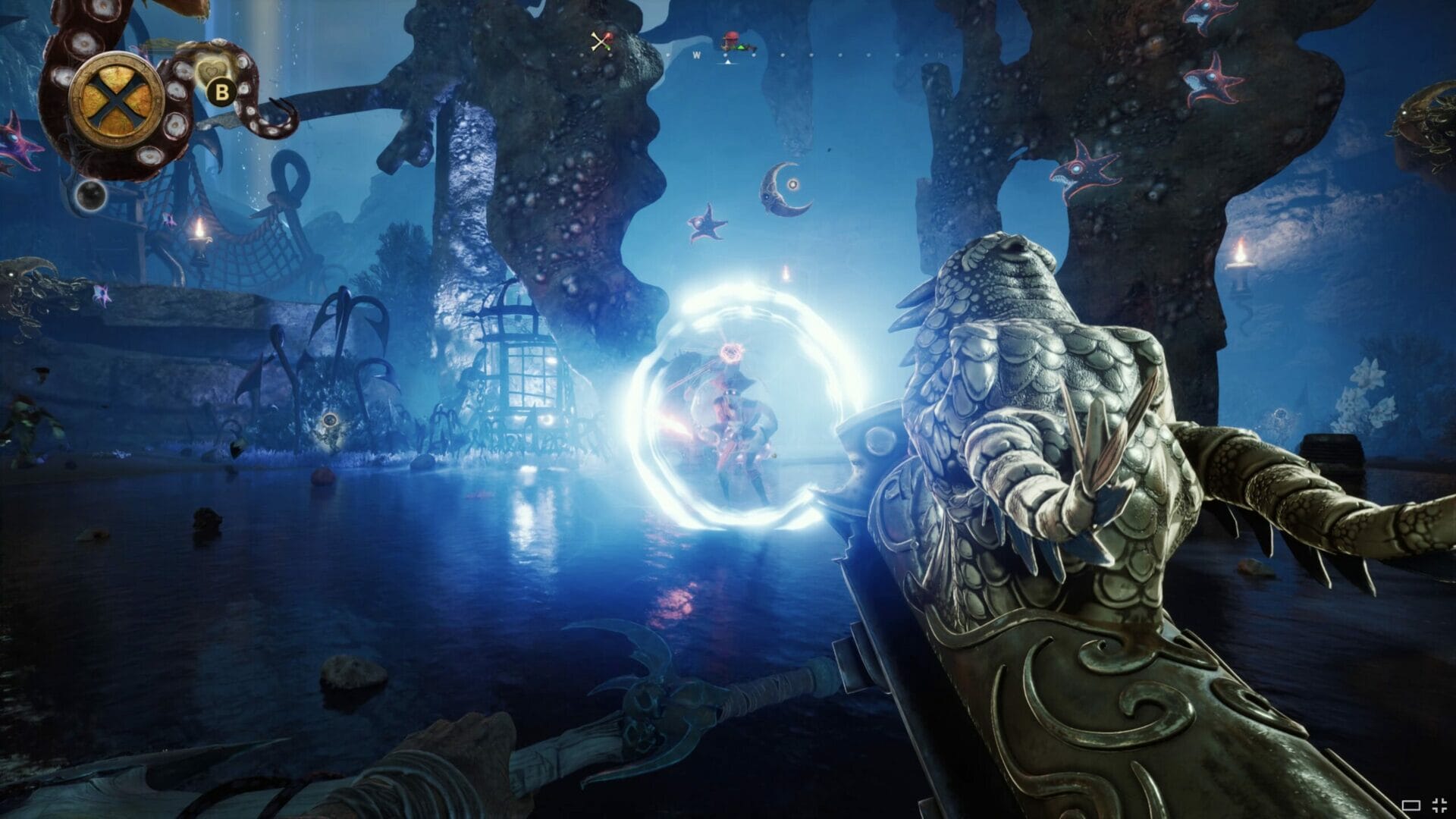This screenshot has width=1456, height=819.
Task: Toggle the white objective triangle under the compass
Action: point(727,63)
